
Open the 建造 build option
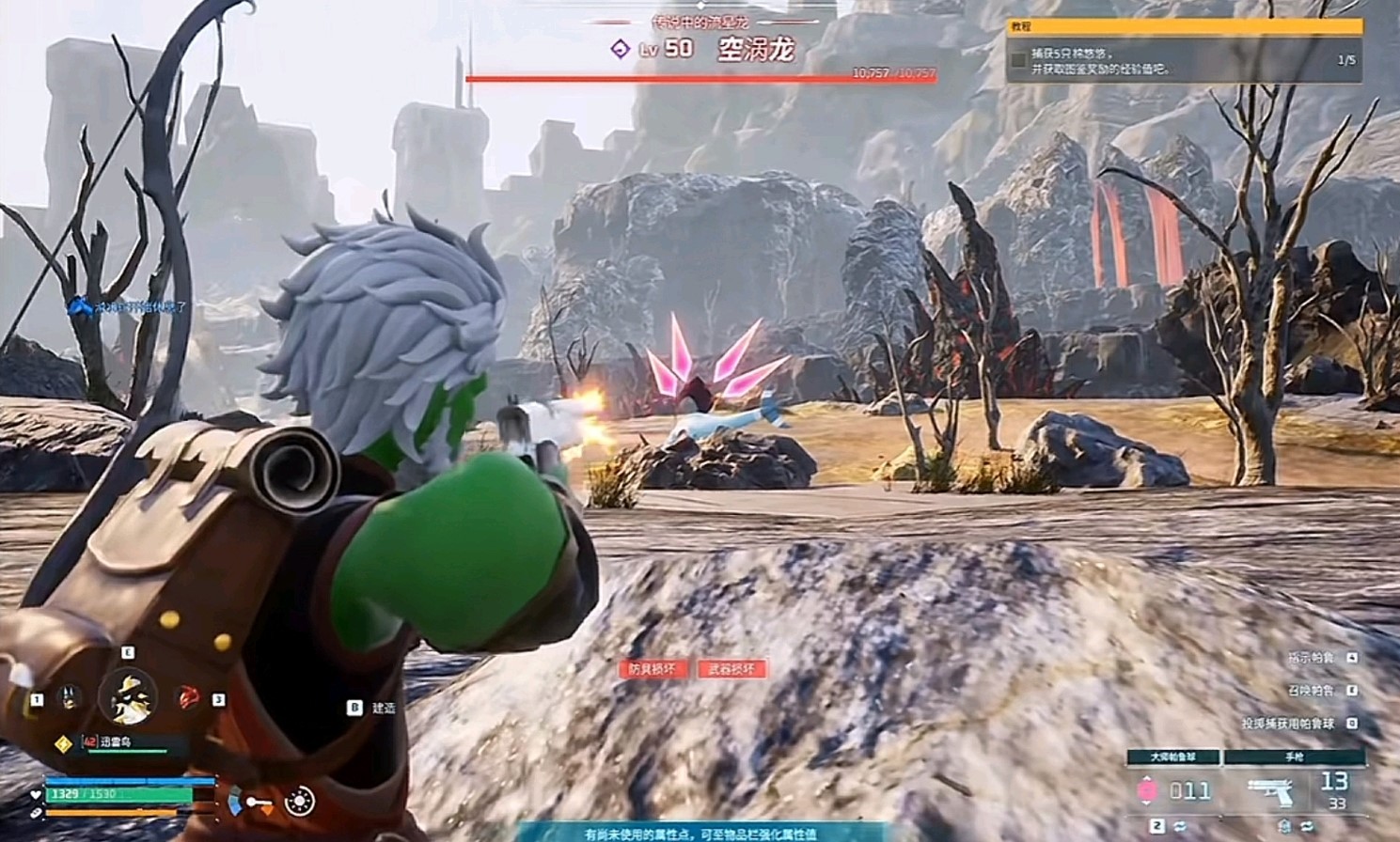374,708
